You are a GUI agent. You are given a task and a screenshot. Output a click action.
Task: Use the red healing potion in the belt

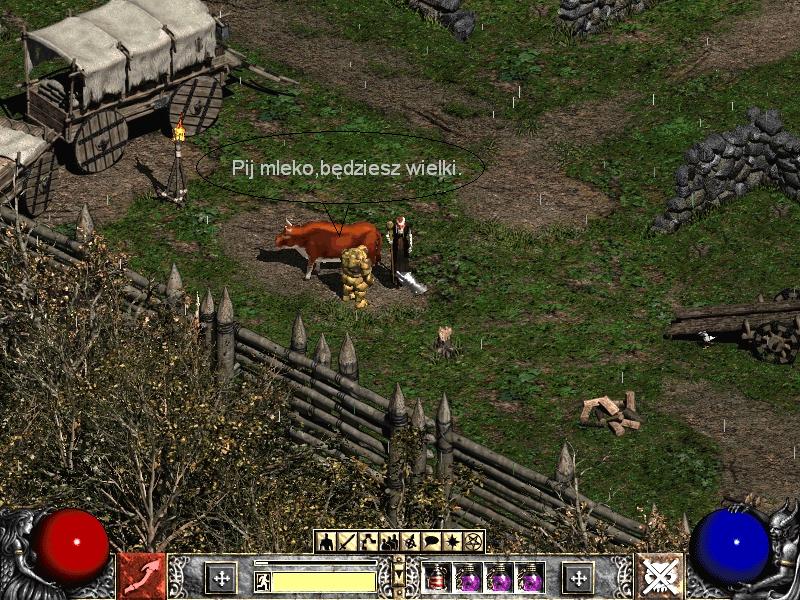coord(436,577)
